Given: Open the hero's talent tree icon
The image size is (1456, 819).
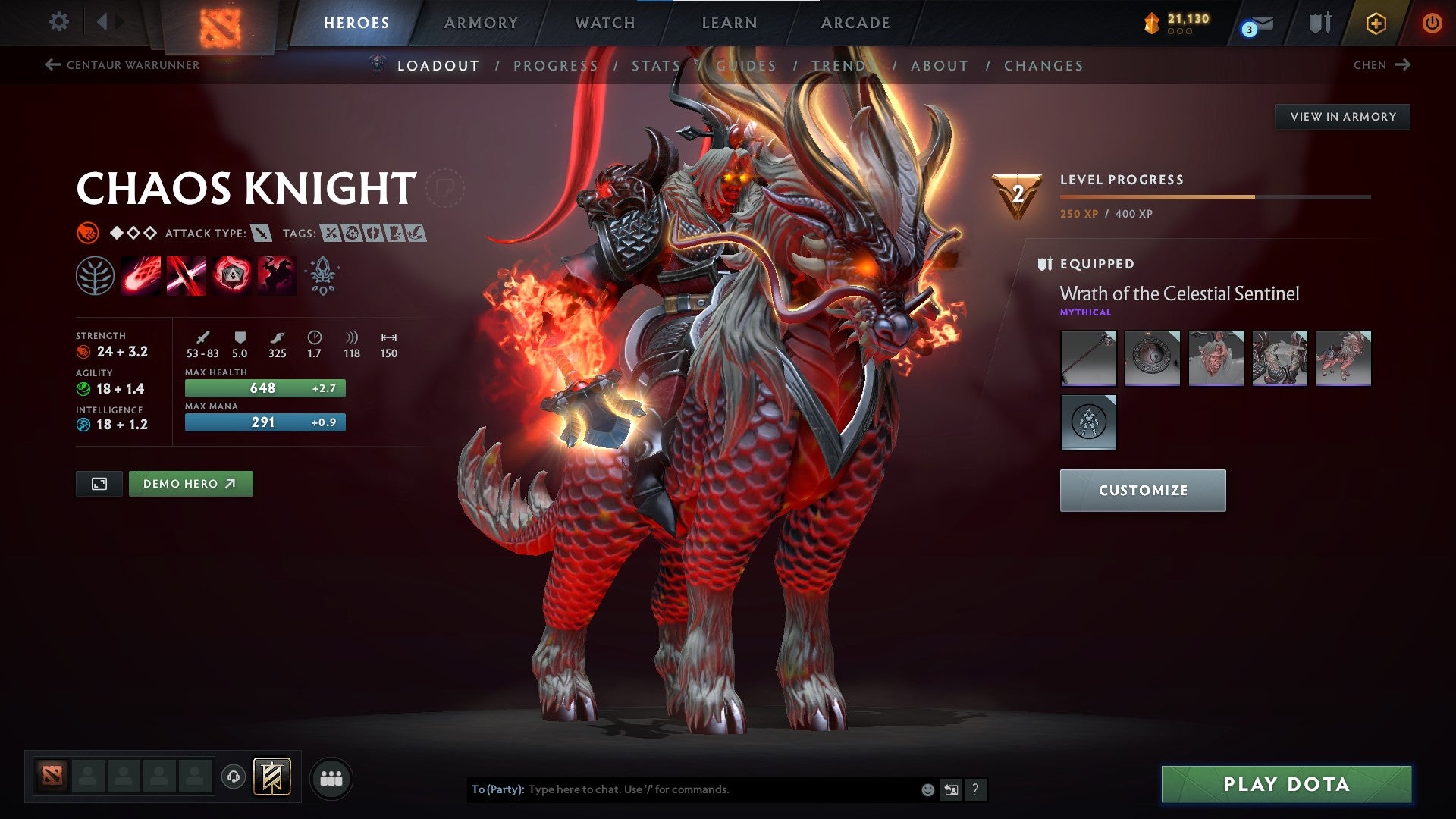Looking at the screenshot, I should click(93, 275).
